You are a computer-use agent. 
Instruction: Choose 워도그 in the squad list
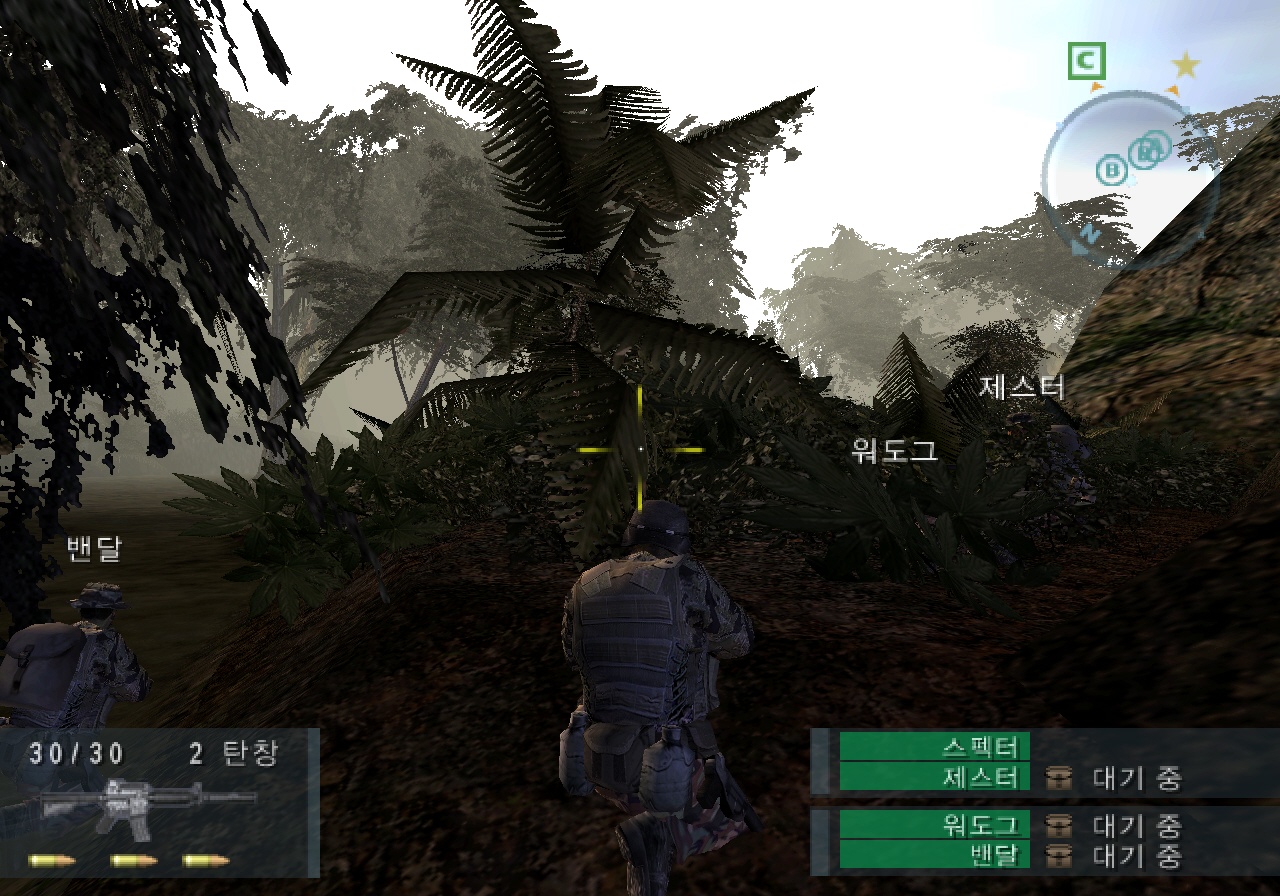tap(934, 825)
